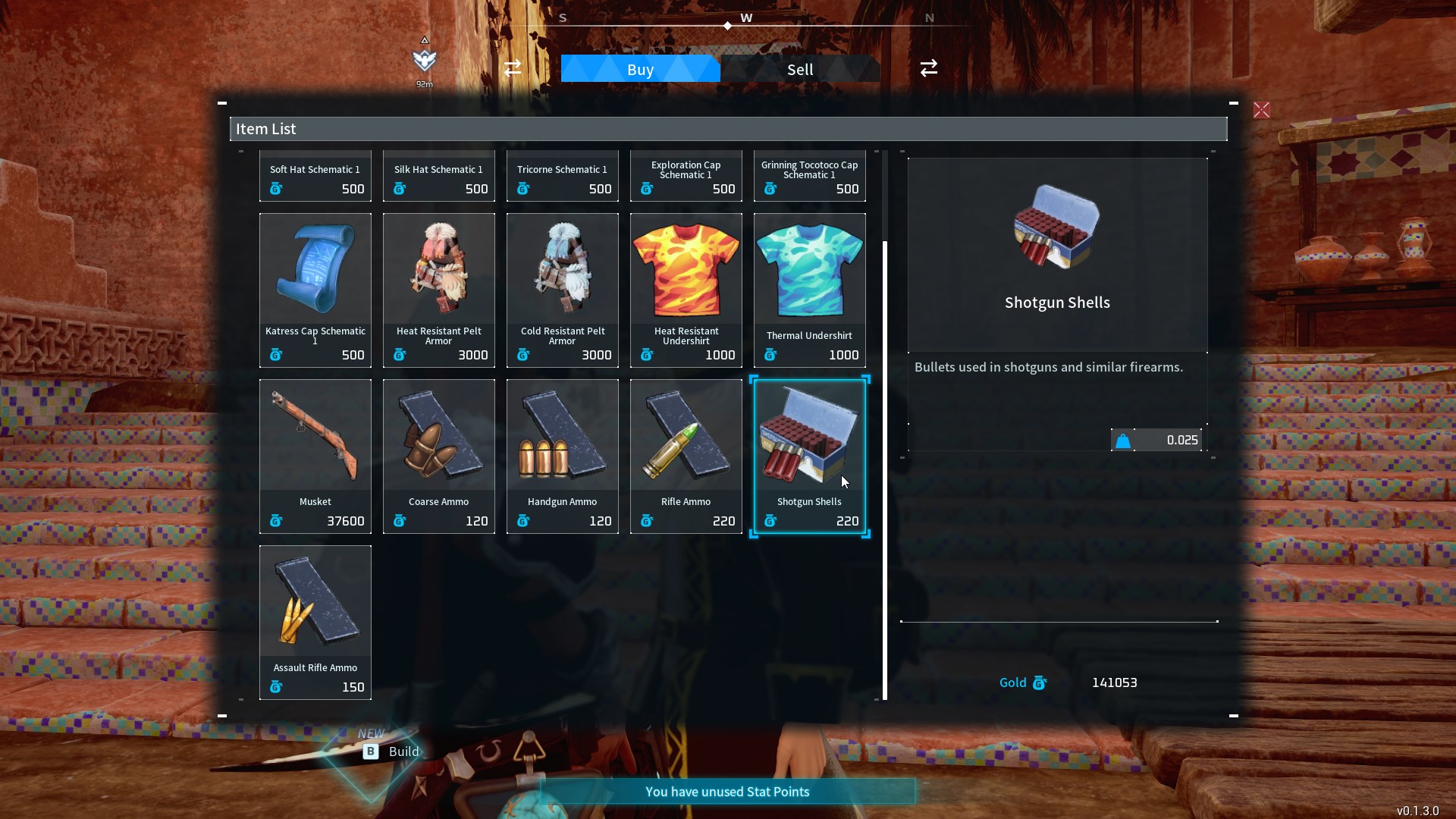This screenshot has height=819, width=1456.
Task: Select Exploration Cap Schematic 1
Action: [x=686, y=177]
